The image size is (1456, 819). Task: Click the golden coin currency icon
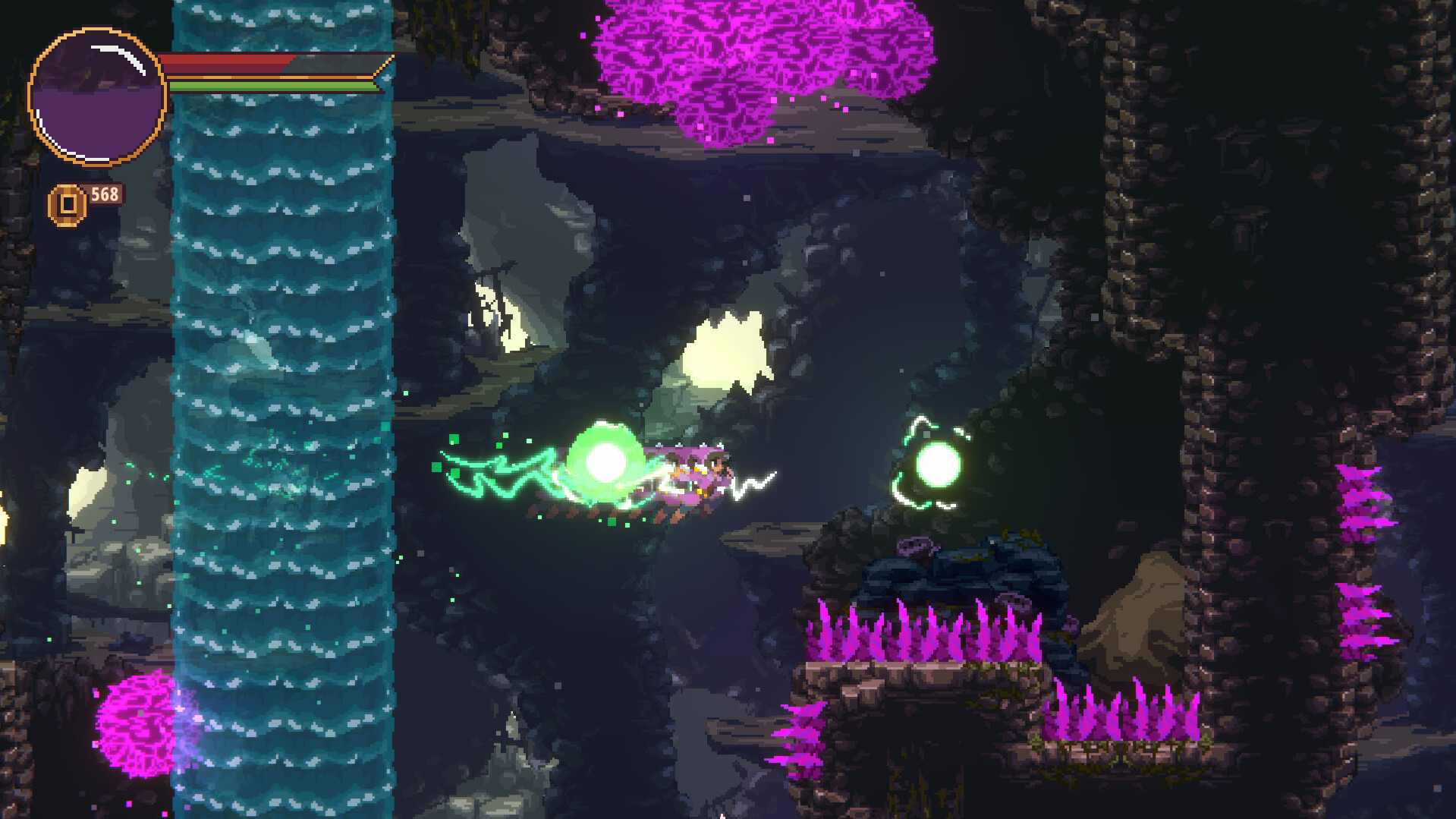[67, 202]
